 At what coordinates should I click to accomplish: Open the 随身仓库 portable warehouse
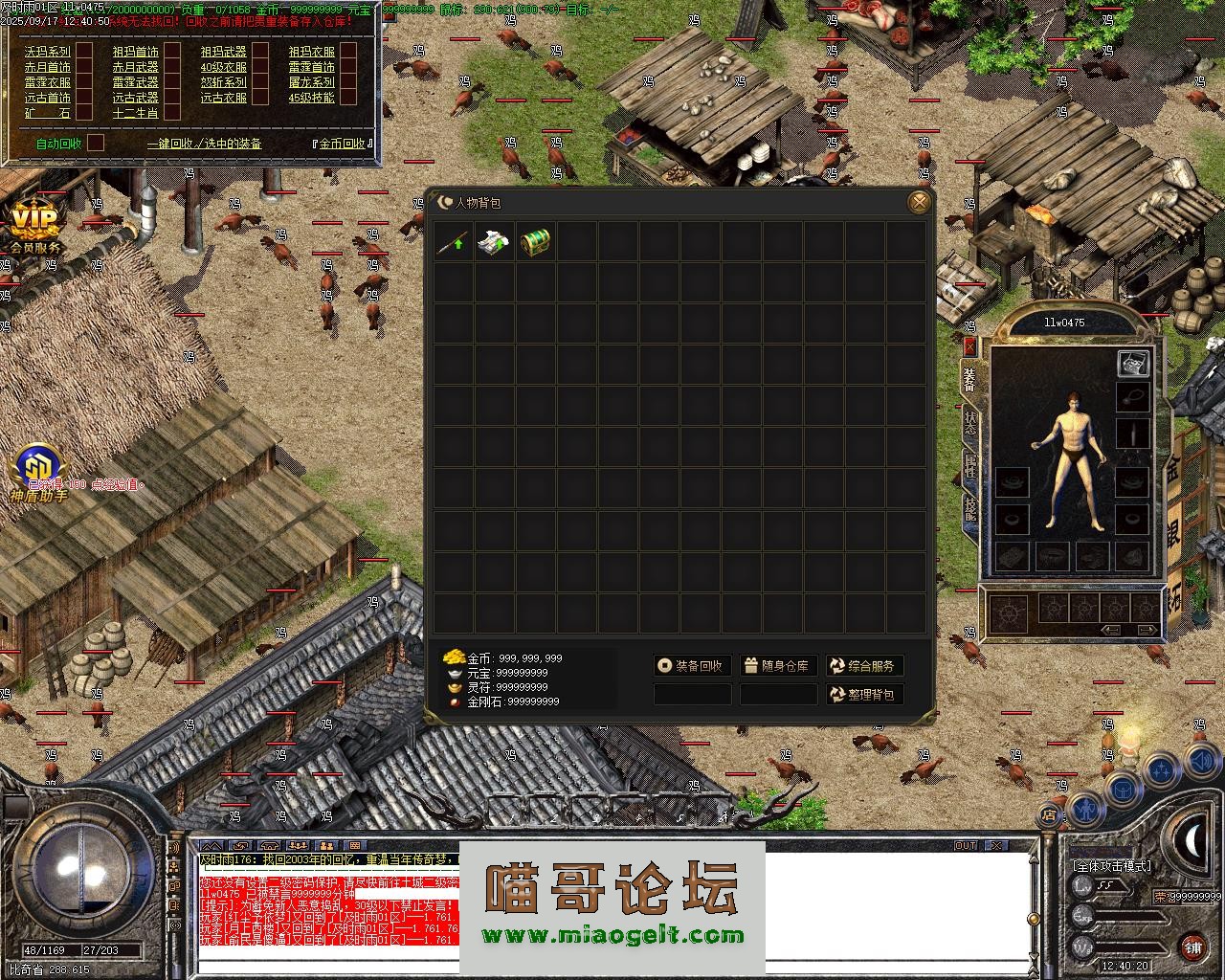point(778,666)
